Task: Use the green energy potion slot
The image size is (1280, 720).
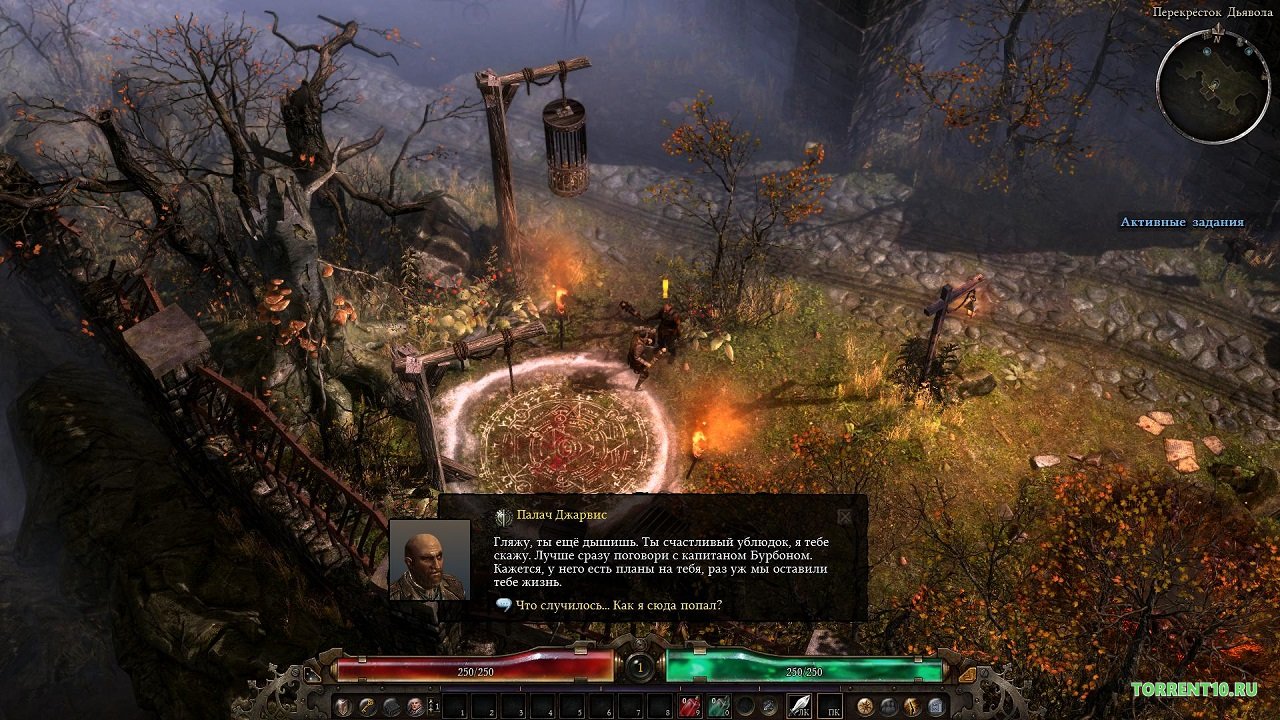Action: 718,707
